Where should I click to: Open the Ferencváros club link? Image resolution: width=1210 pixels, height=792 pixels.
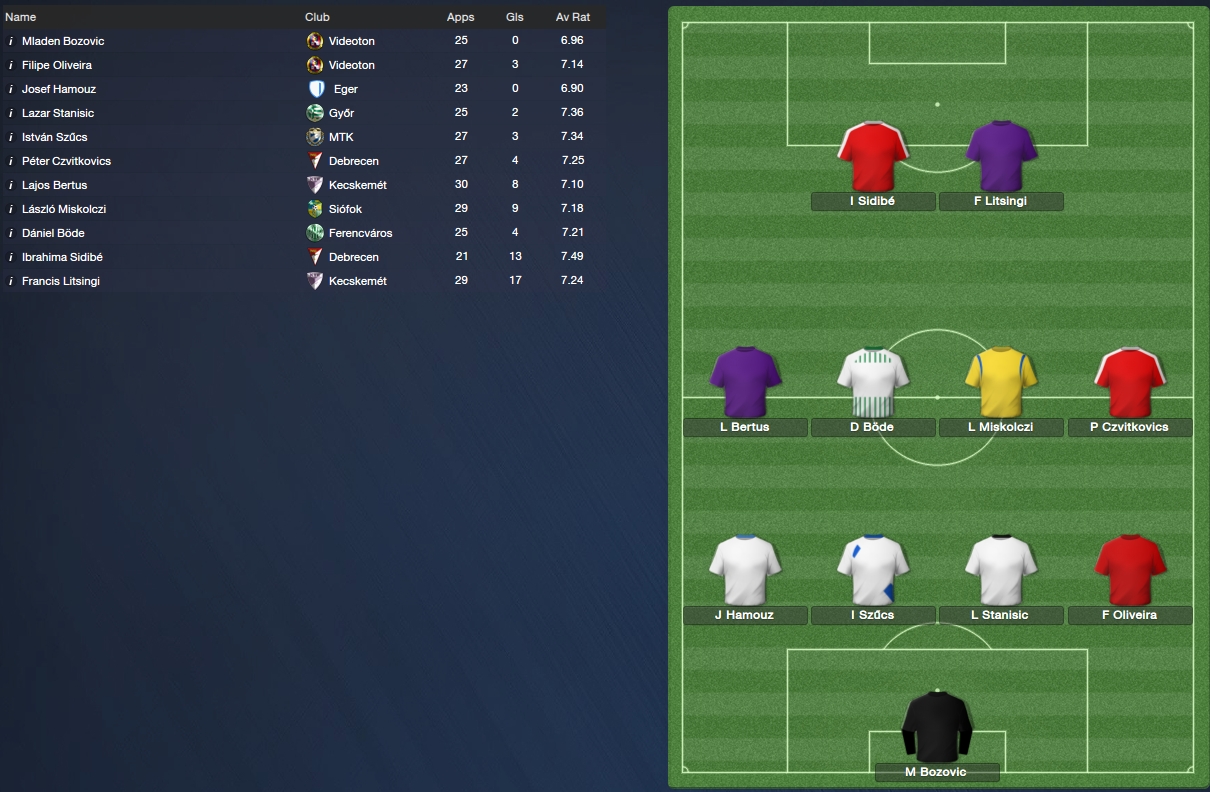tap(360, 233)
